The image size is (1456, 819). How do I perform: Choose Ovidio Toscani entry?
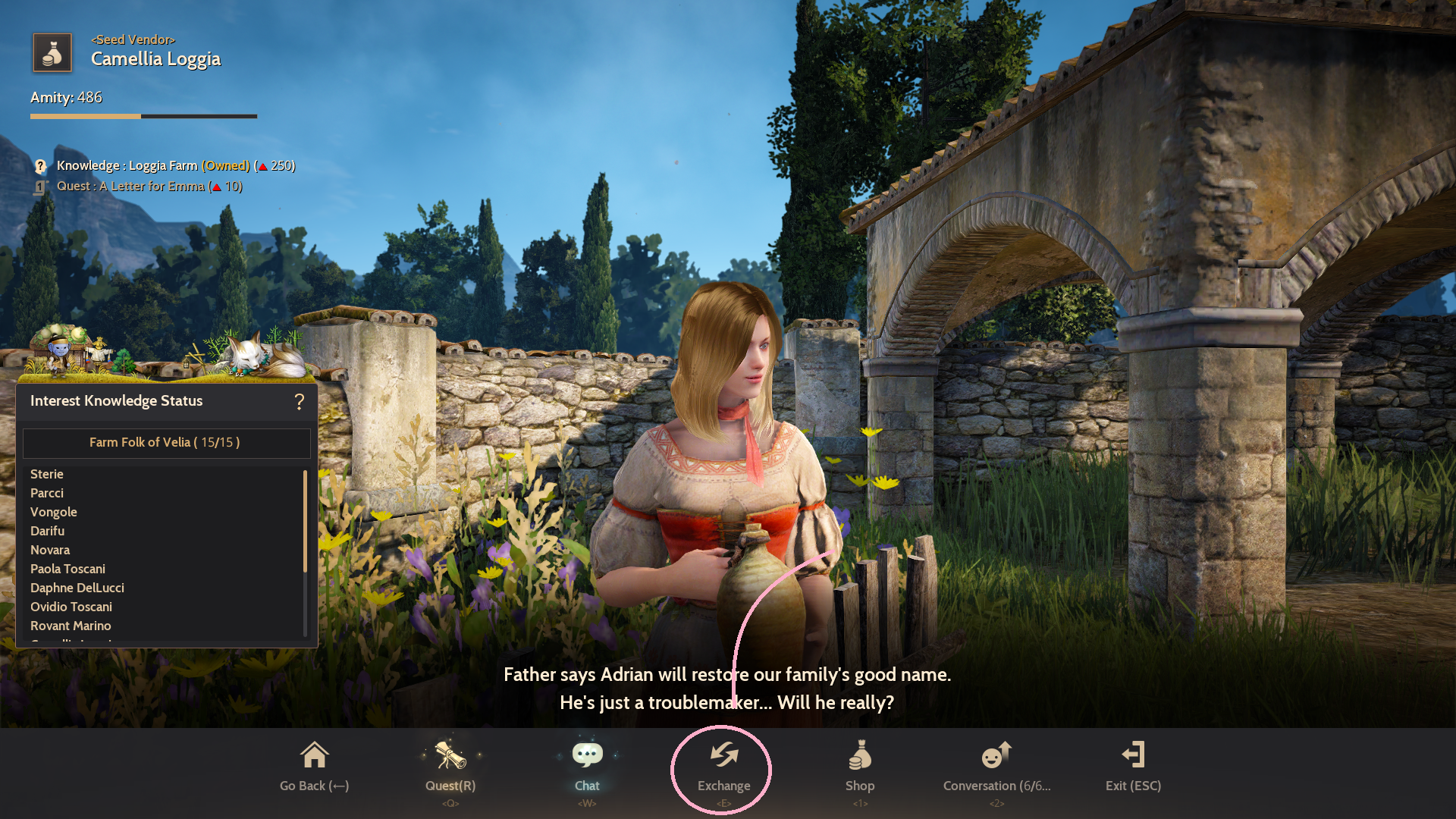[71, 607]
